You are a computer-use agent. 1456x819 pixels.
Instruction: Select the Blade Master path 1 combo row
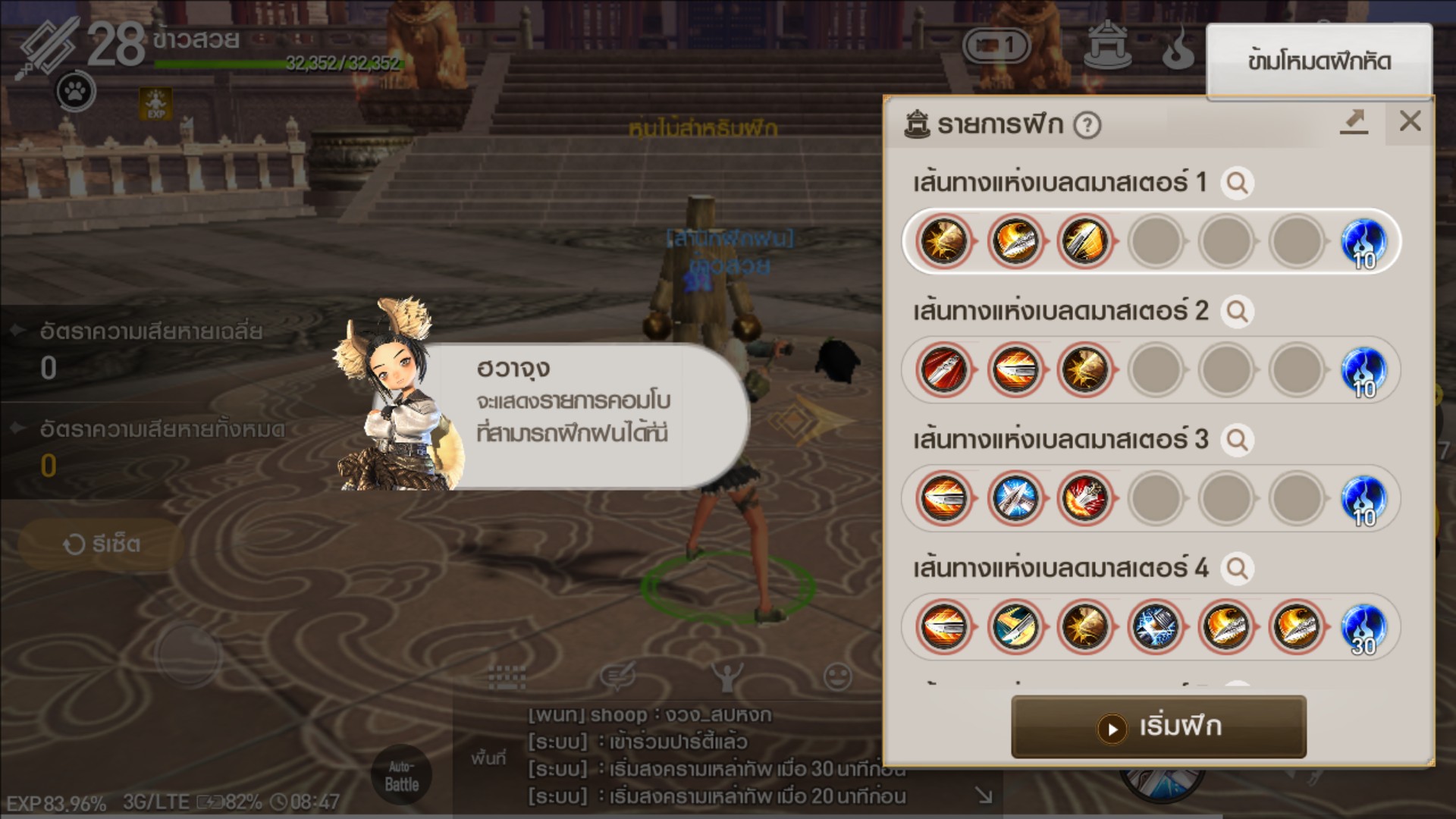click(x=1151, y=242)
